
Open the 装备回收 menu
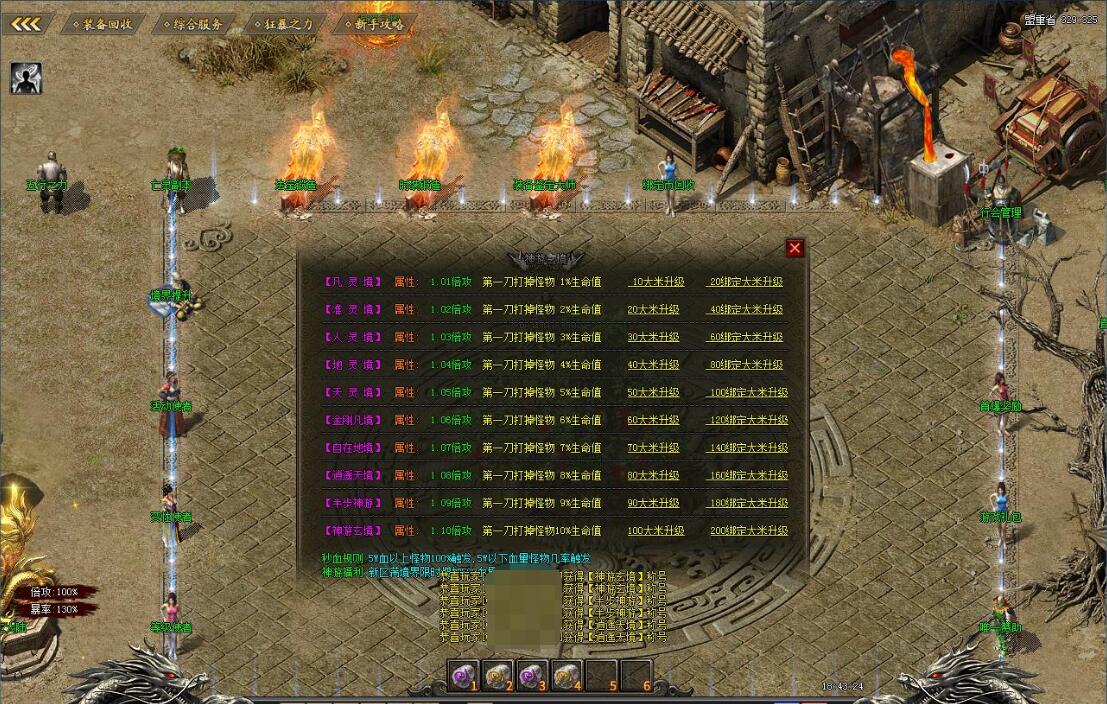coord(104,24)
